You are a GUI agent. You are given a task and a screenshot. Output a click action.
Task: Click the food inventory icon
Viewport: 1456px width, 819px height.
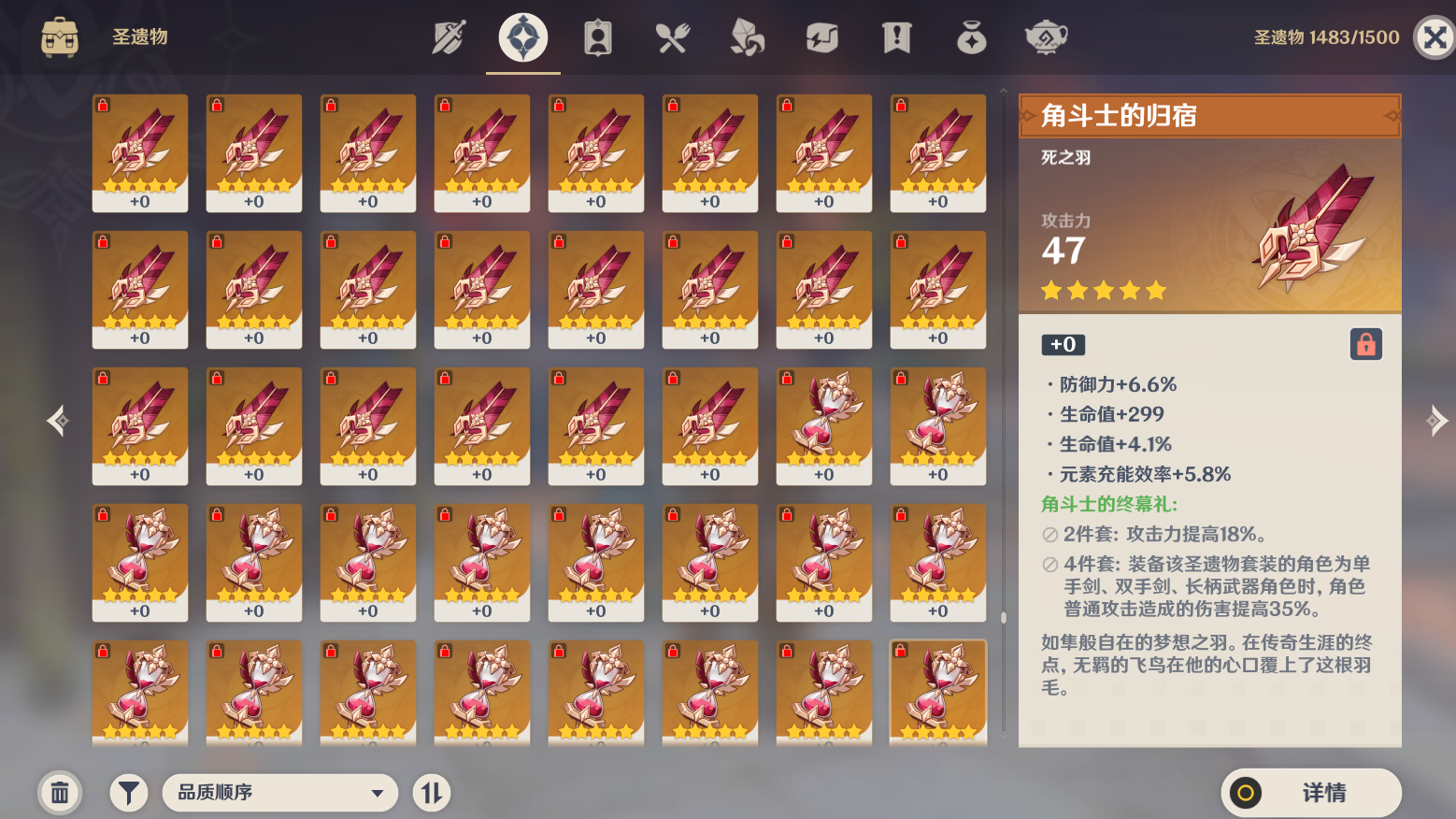point(673,37)
